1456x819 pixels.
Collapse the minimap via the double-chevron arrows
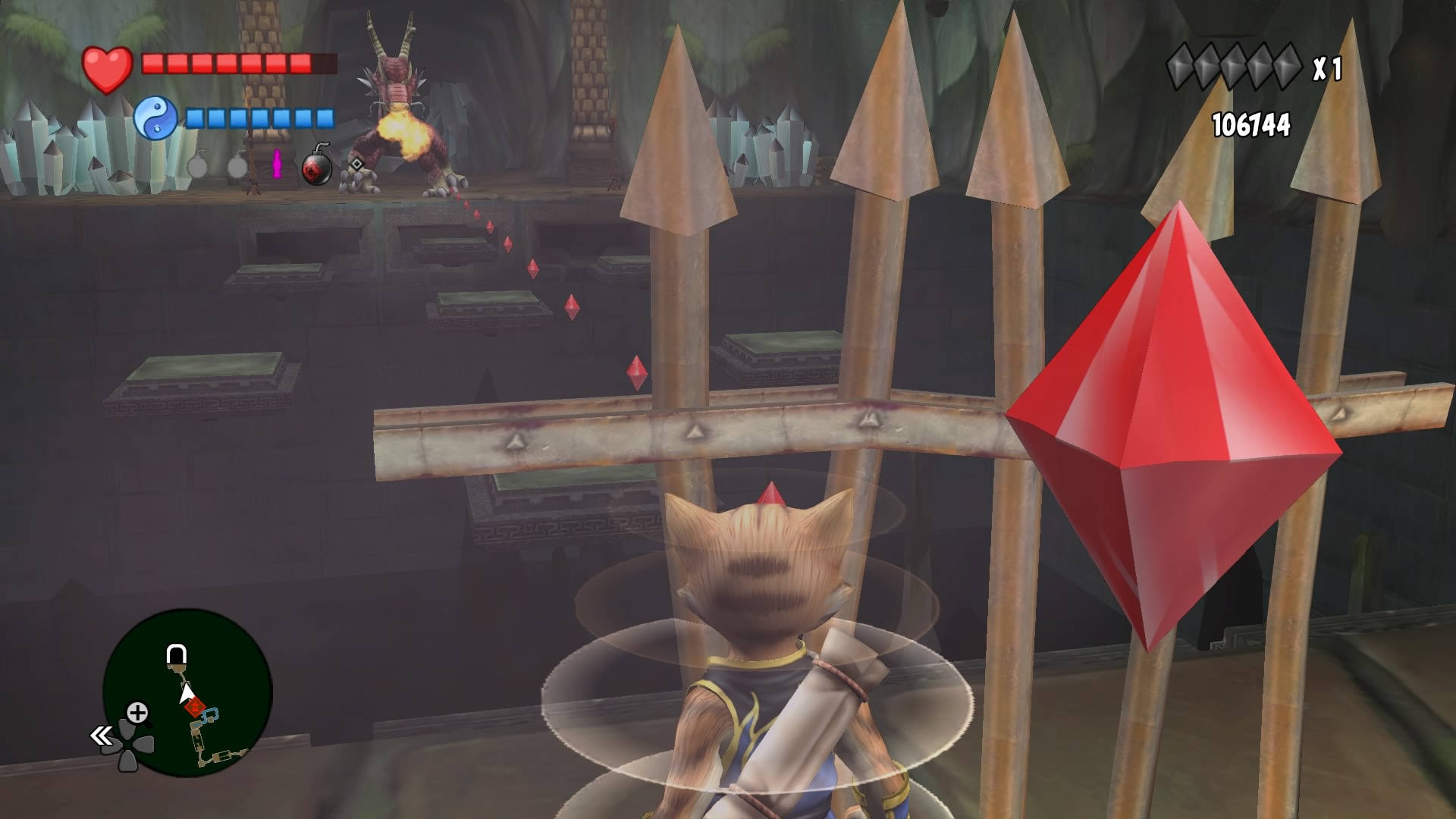click(x=102, y=735)
